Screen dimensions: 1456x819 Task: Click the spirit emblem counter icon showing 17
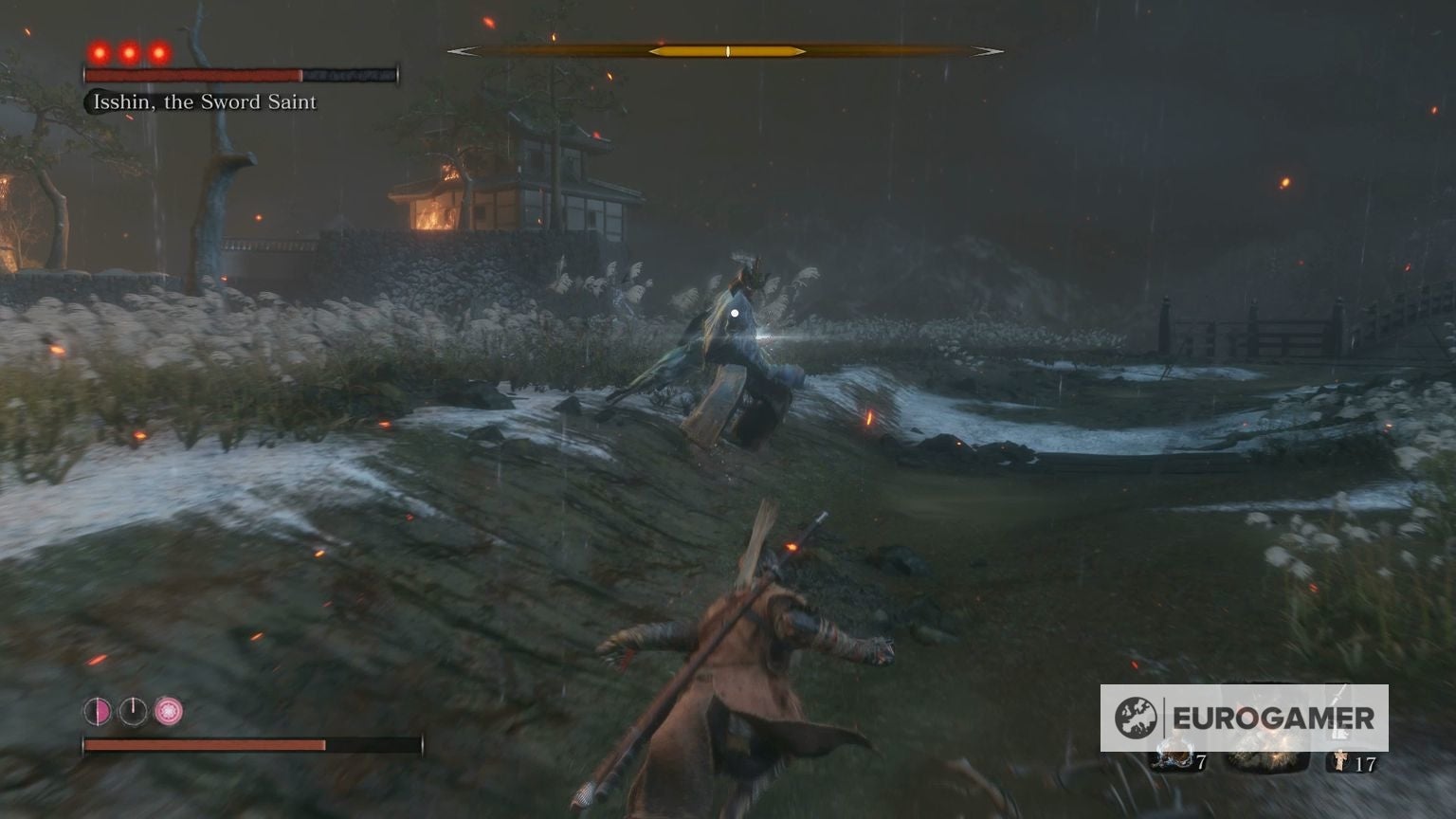(x=1338, y=761)
